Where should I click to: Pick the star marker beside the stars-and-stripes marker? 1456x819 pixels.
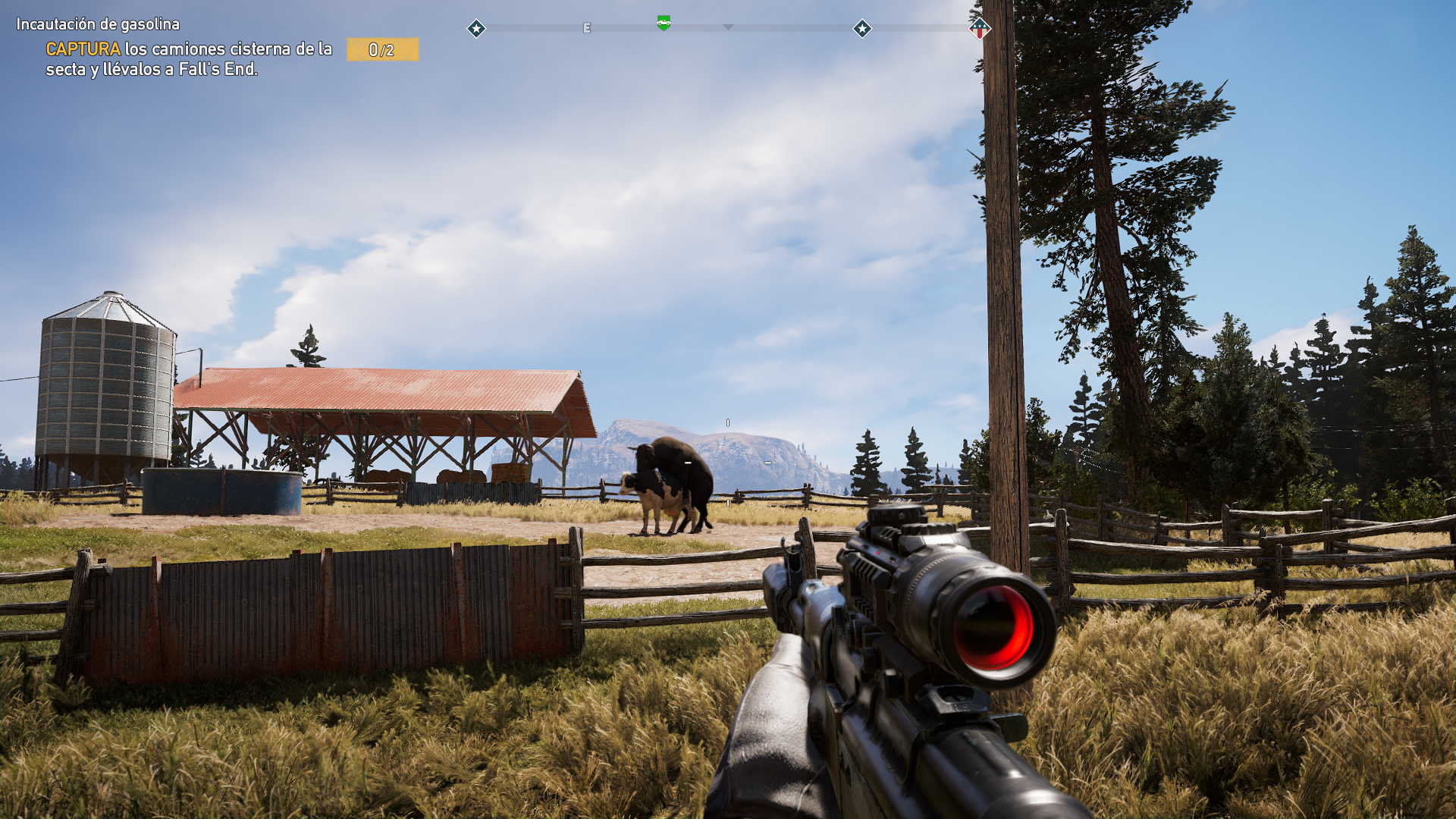tap(862, 29)
